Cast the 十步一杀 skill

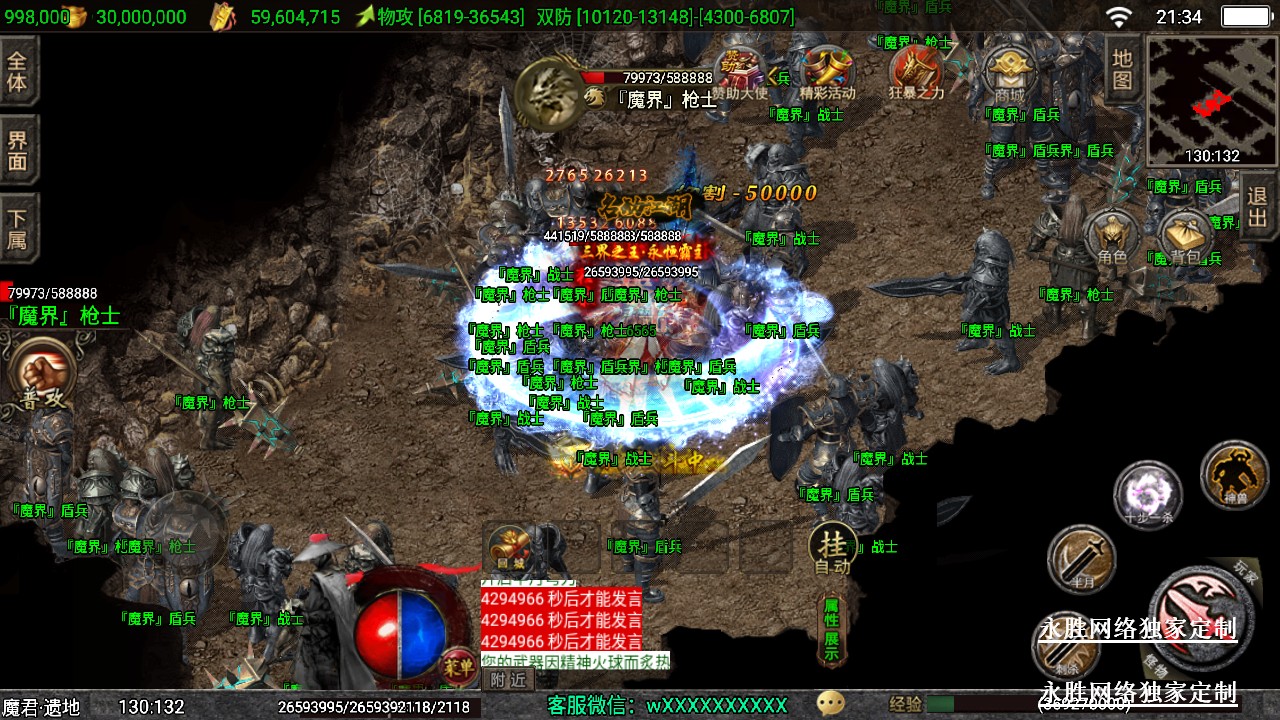pyautogui.click(x=1147, y=494)
